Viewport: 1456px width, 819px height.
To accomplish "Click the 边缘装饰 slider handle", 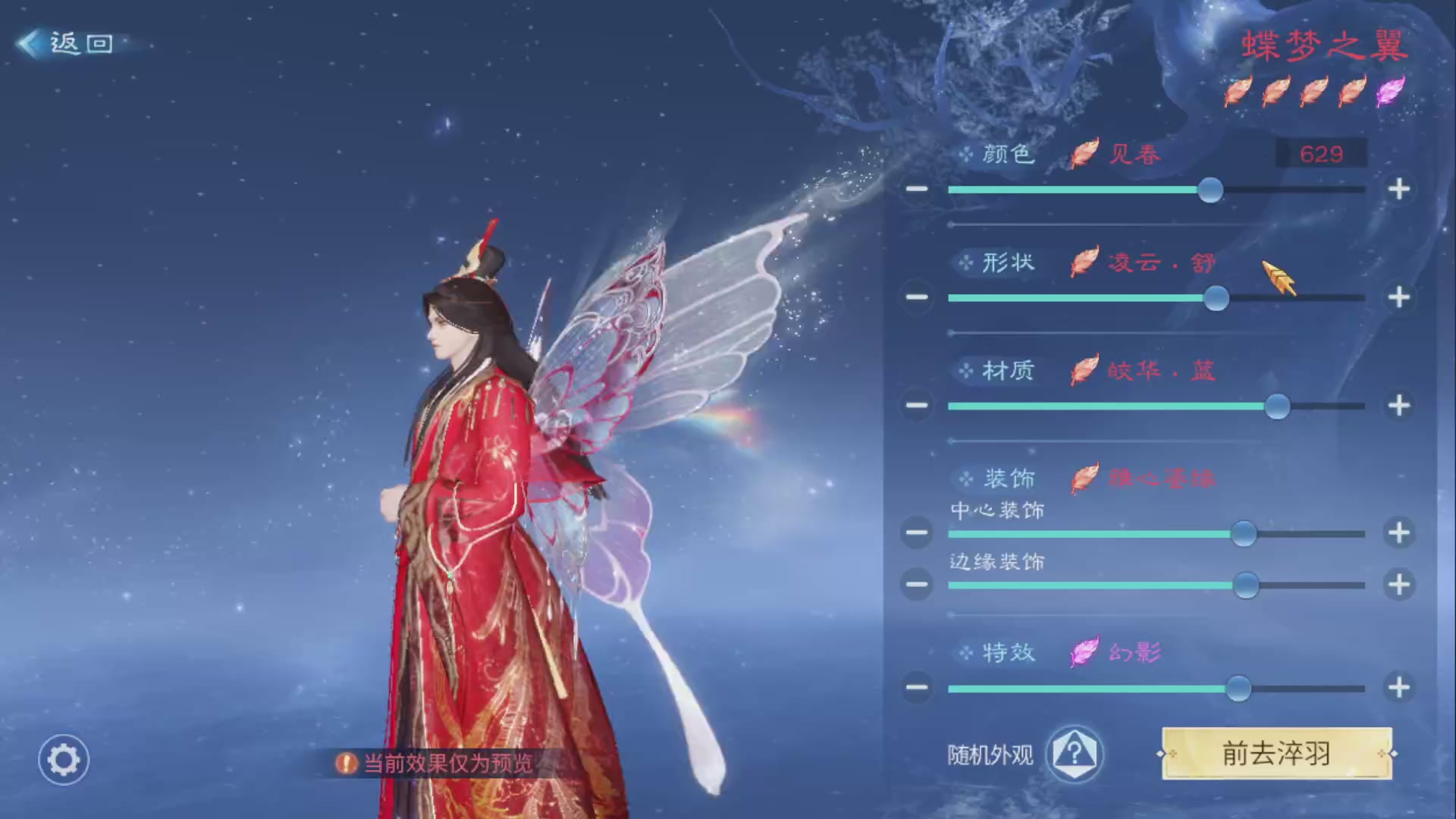I will tap(1246, 585).
